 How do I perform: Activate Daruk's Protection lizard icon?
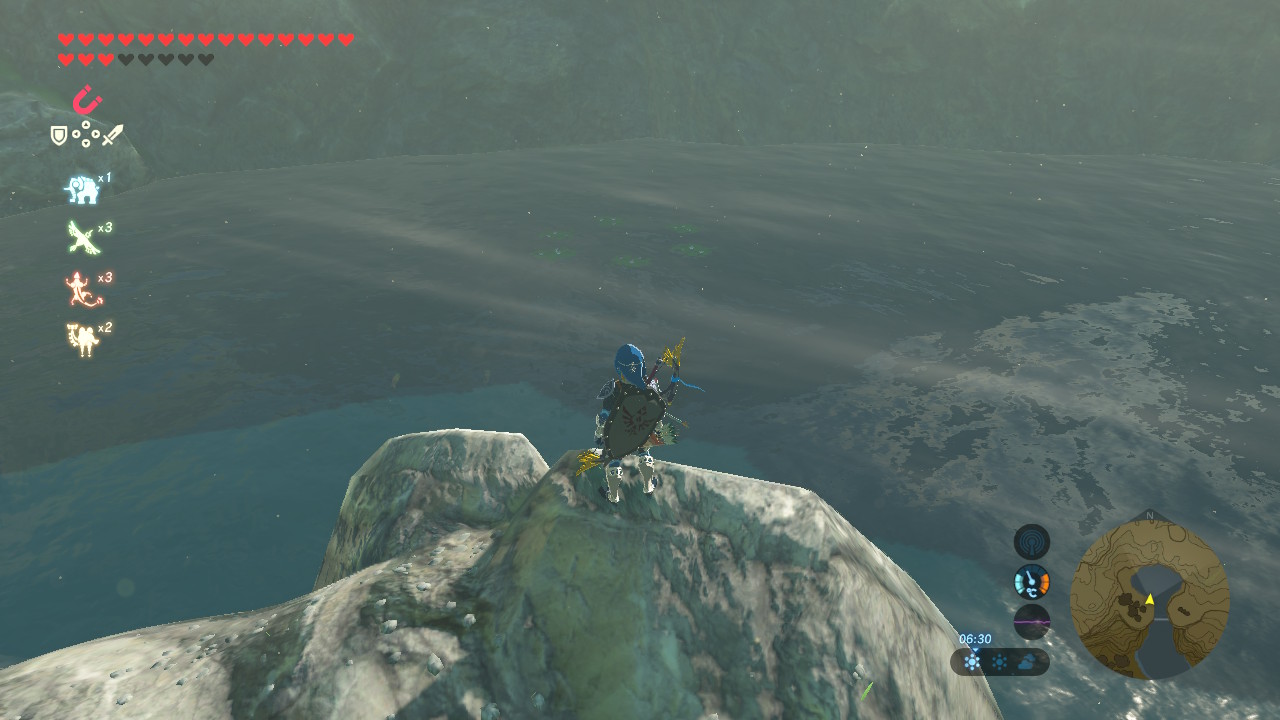(81, 289)
